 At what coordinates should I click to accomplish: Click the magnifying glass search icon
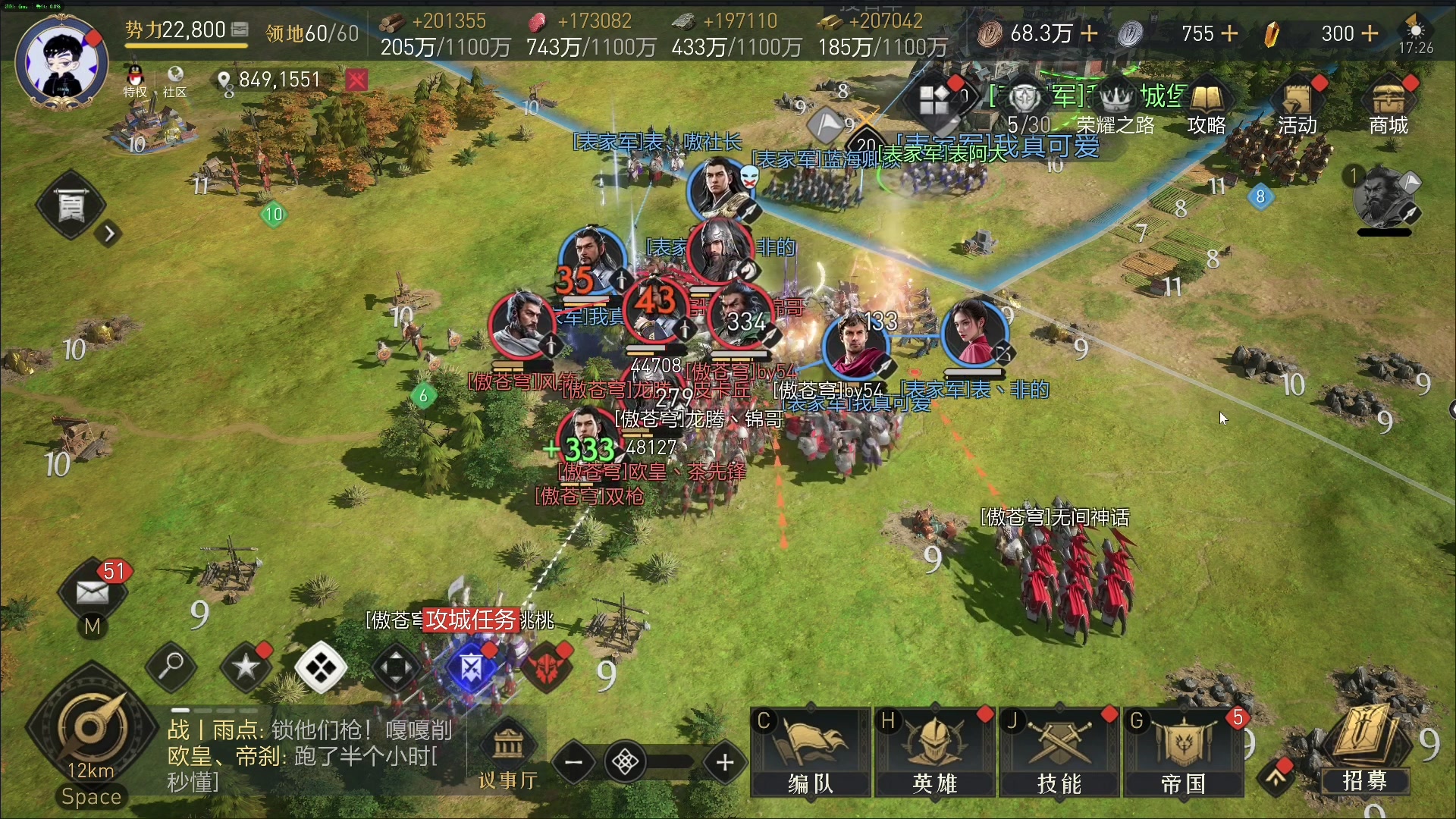pos(171,667)
